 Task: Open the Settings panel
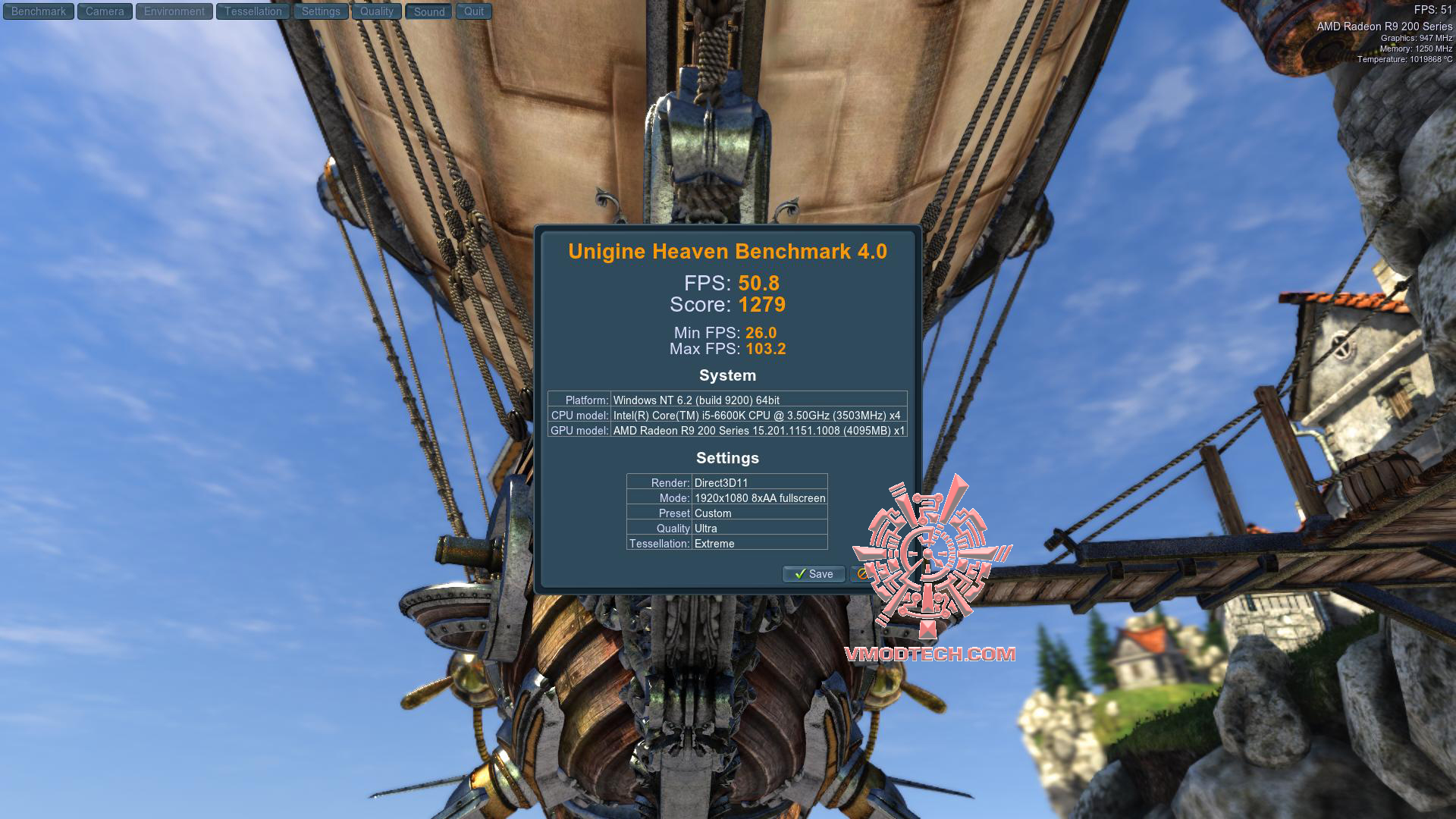coord(321,11)
